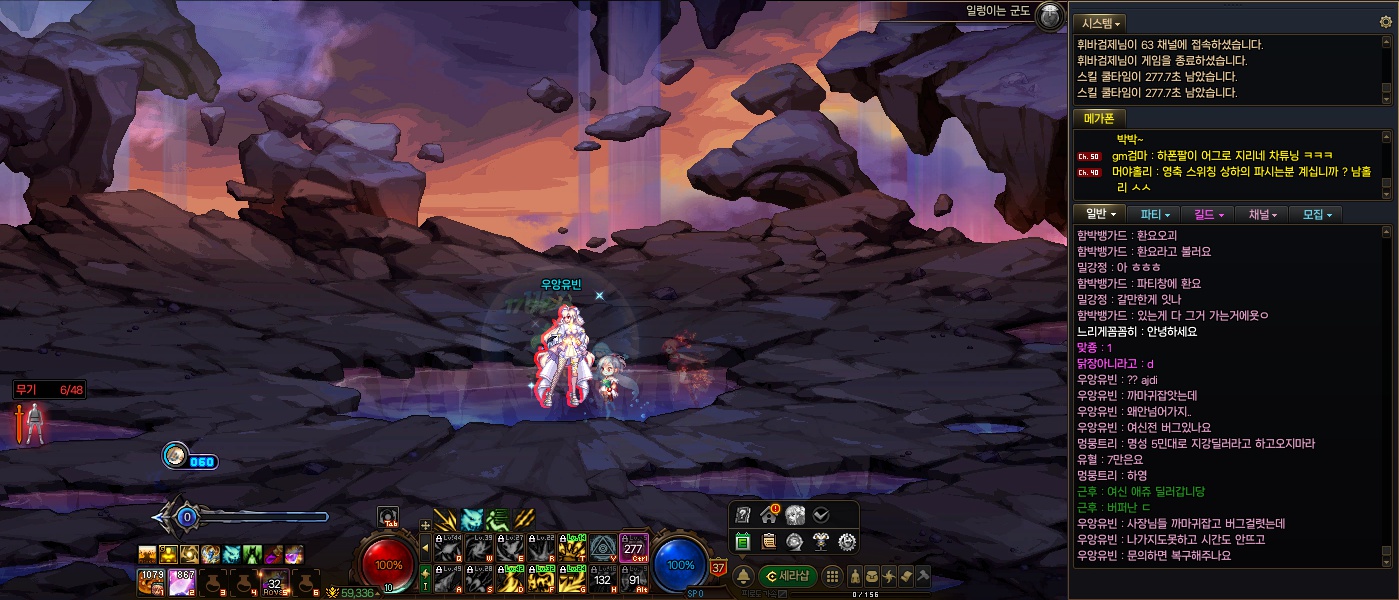Viewport: 1399px width, 600px height.
Task: Open the clipboard quest list icon
Action: pos(769,542)
